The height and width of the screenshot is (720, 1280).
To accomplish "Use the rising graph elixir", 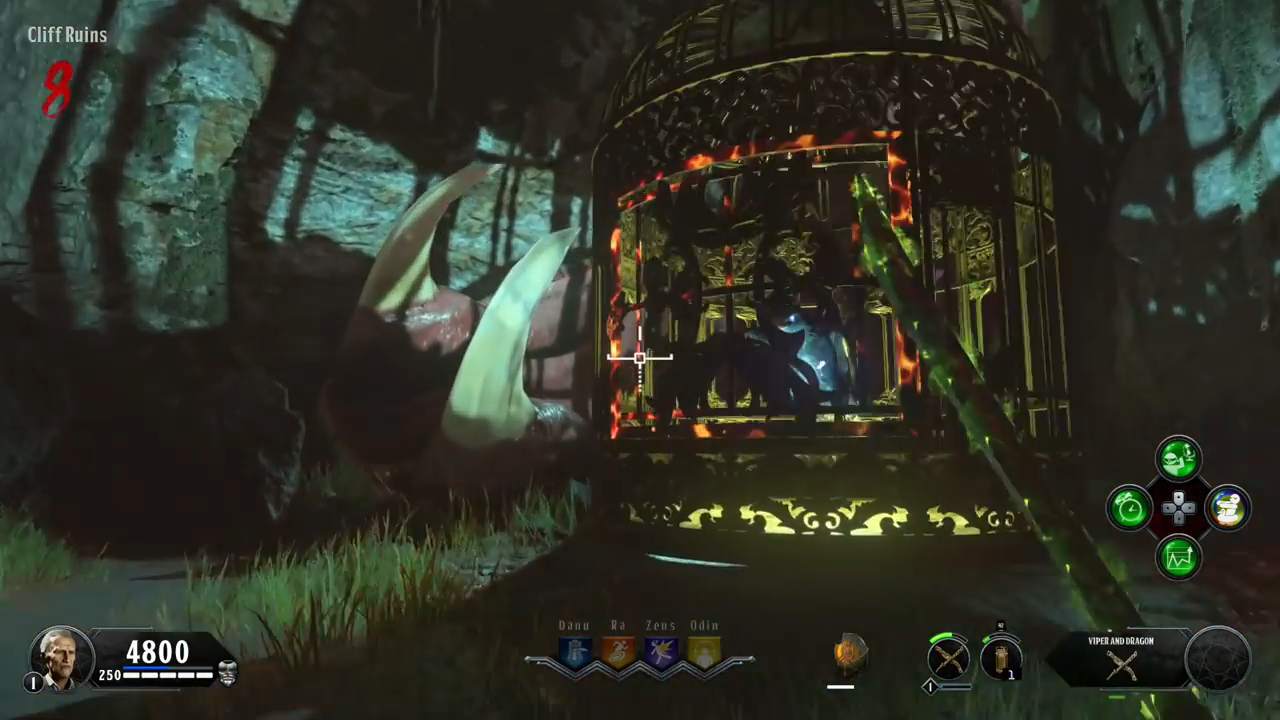I will (1179, 558).
